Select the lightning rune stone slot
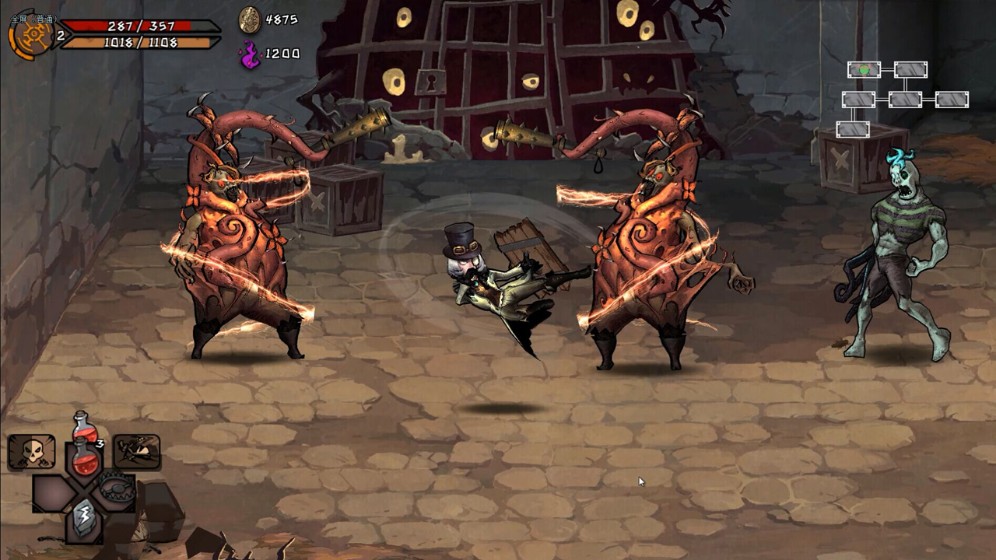Viewport: 996px width, 560px height. (84, 519)
